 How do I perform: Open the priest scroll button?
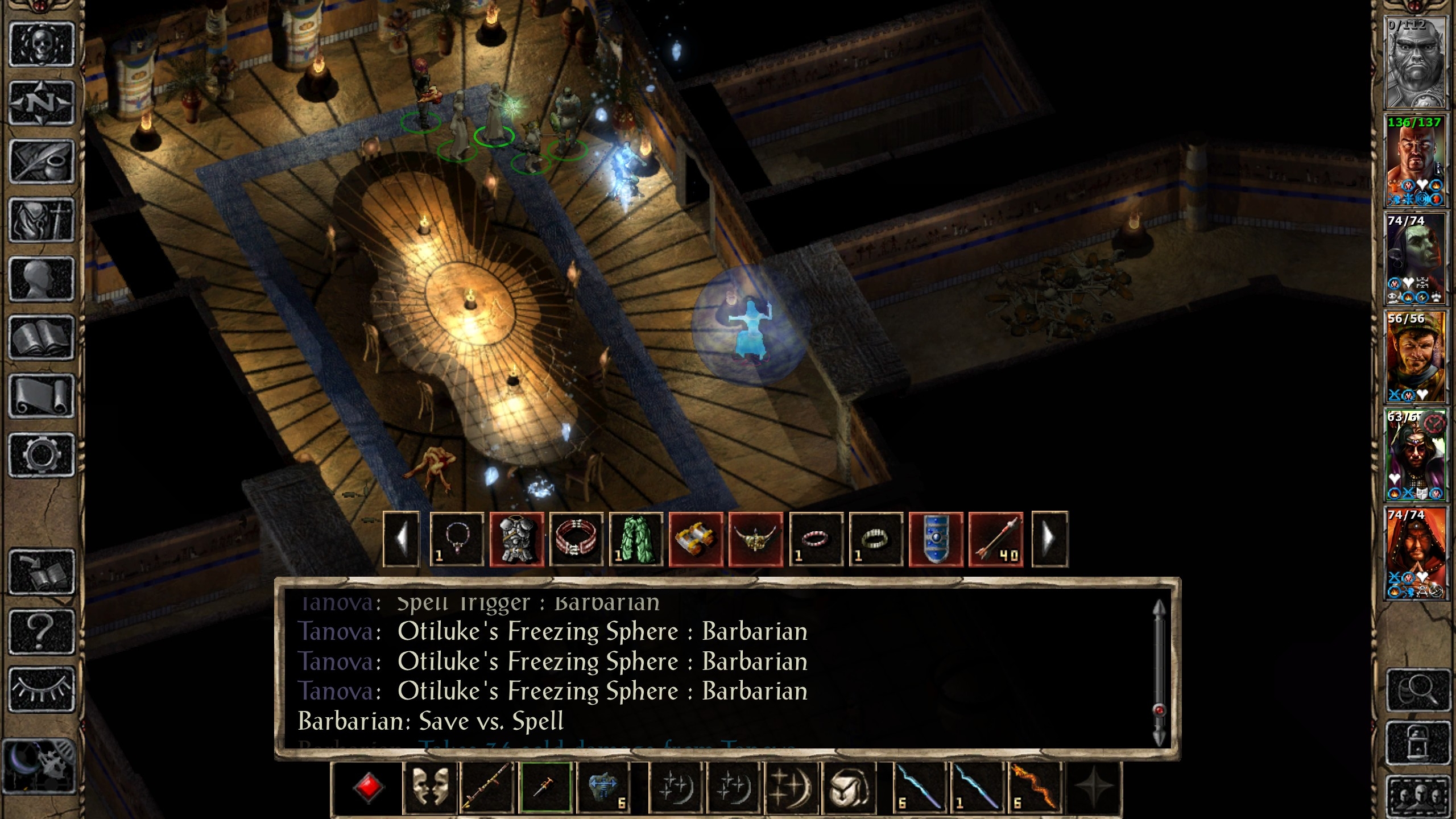[42, 396]
